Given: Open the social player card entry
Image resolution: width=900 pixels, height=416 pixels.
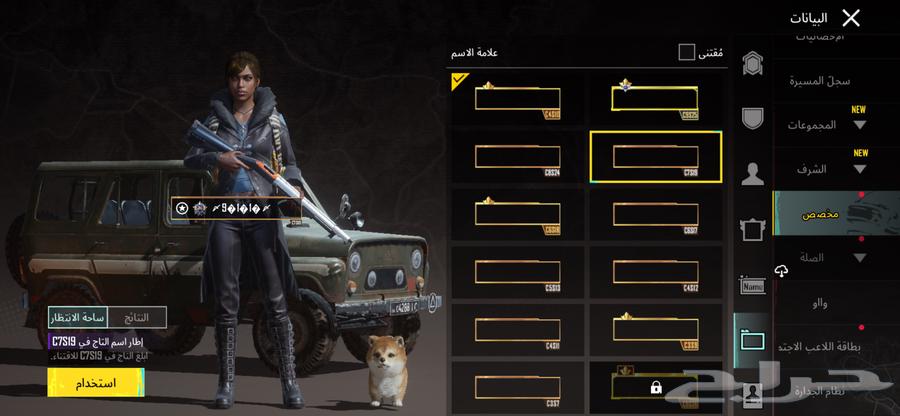Looking at the screenshot, I should [x=820, y=347].
